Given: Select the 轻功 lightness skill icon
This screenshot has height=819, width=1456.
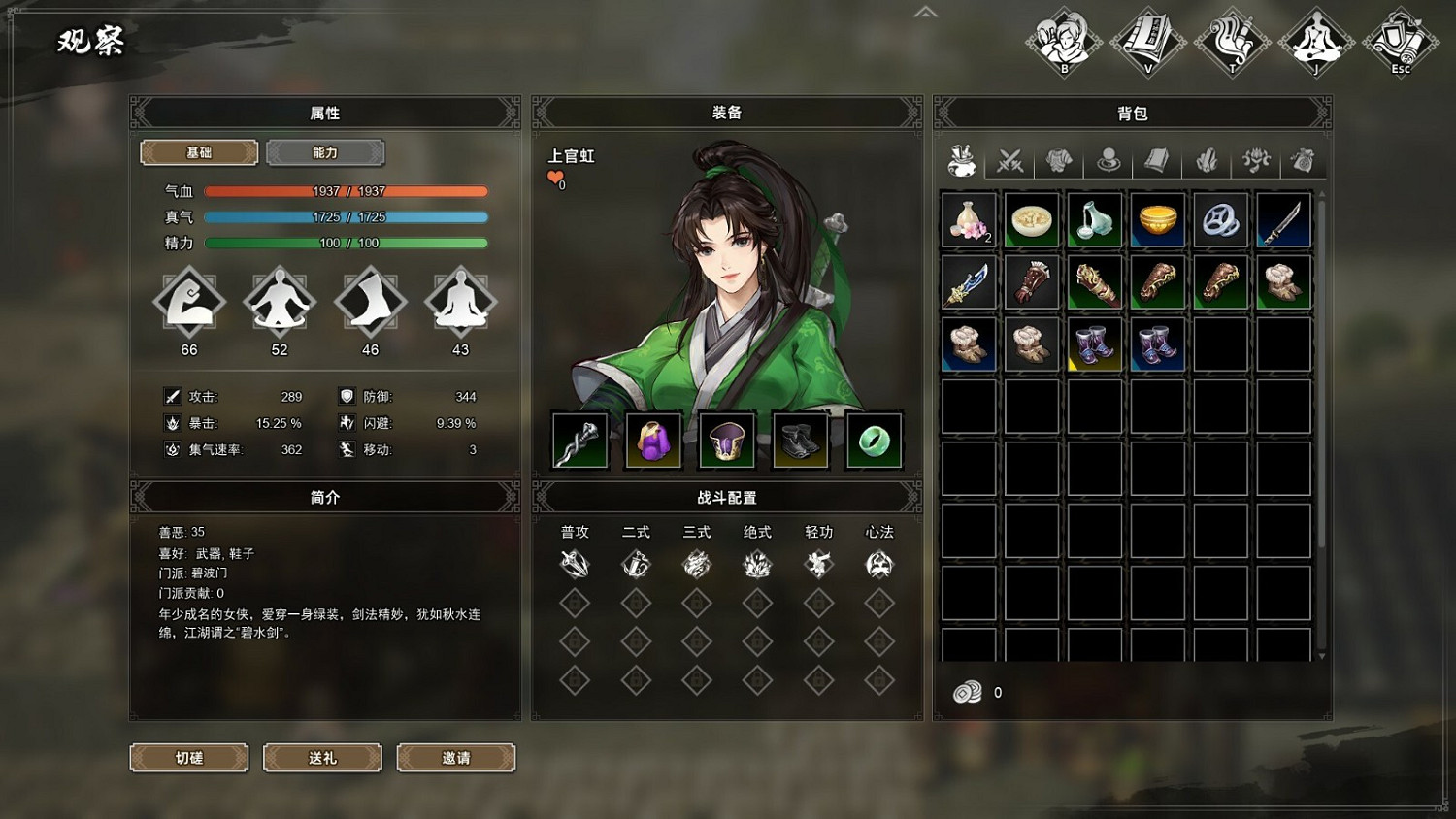Looking at the screenshot, I should [x=817, y=563].
